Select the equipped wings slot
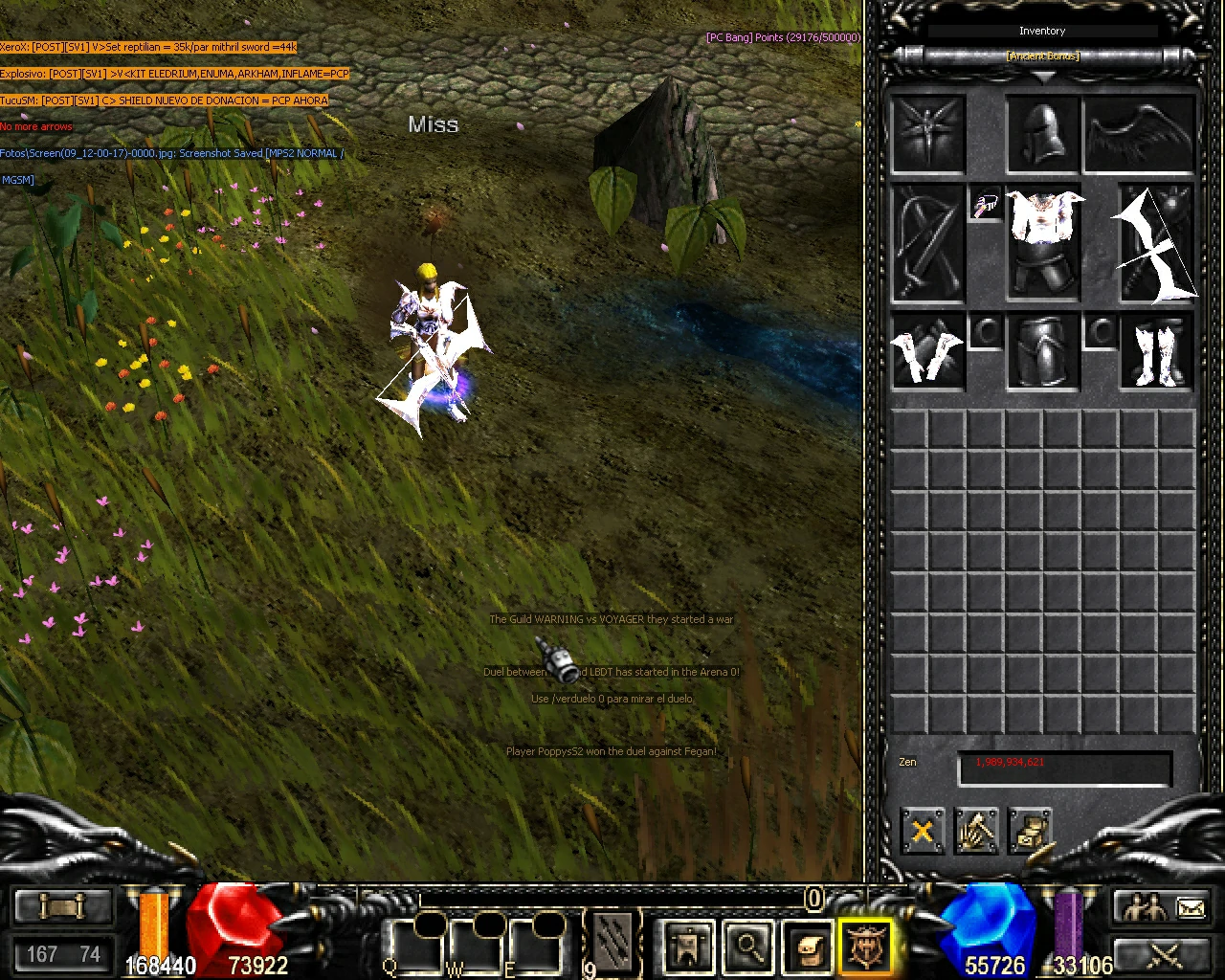 point(1138,132)
